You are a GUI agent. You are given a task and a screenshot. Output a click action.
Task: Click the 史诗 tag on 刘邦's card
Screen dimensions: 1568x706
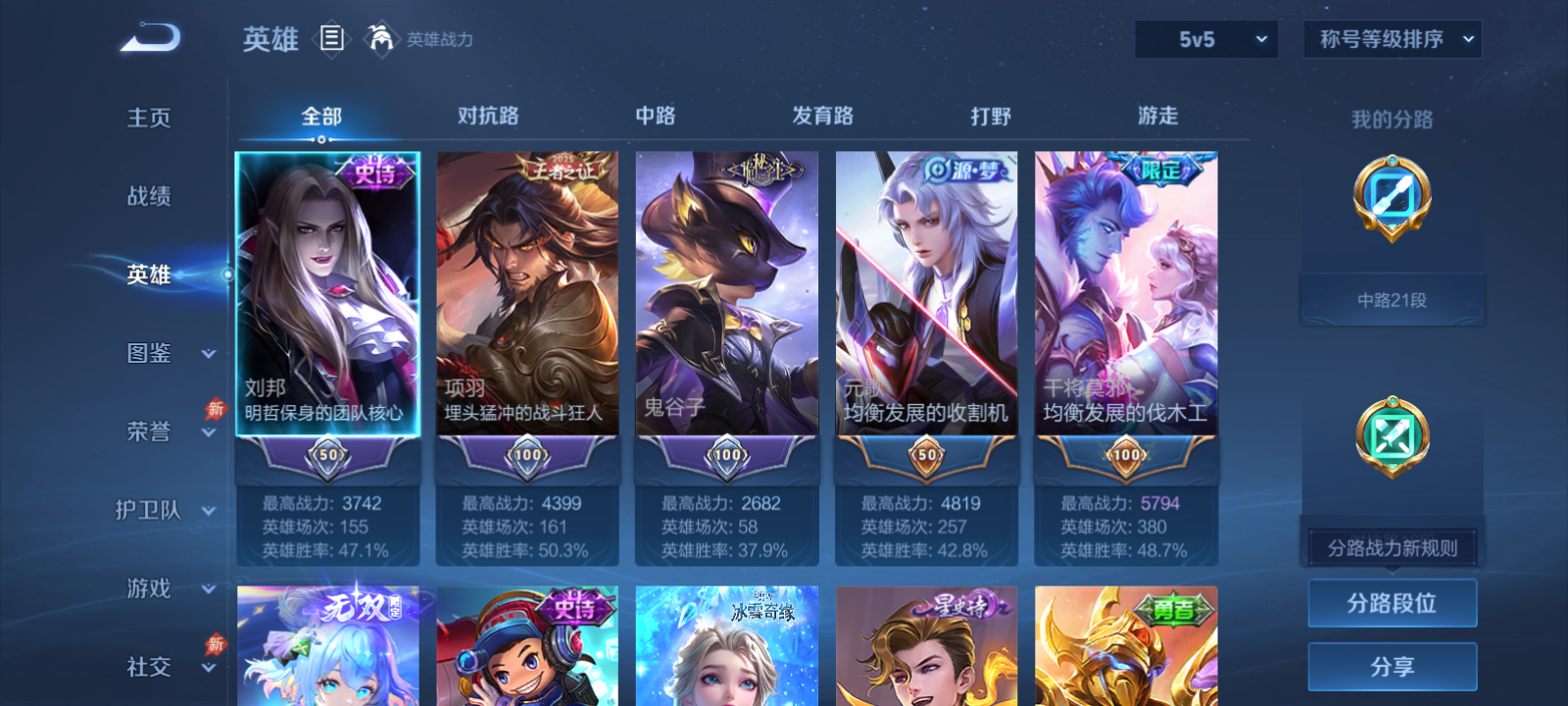click(x=377, y=172)
